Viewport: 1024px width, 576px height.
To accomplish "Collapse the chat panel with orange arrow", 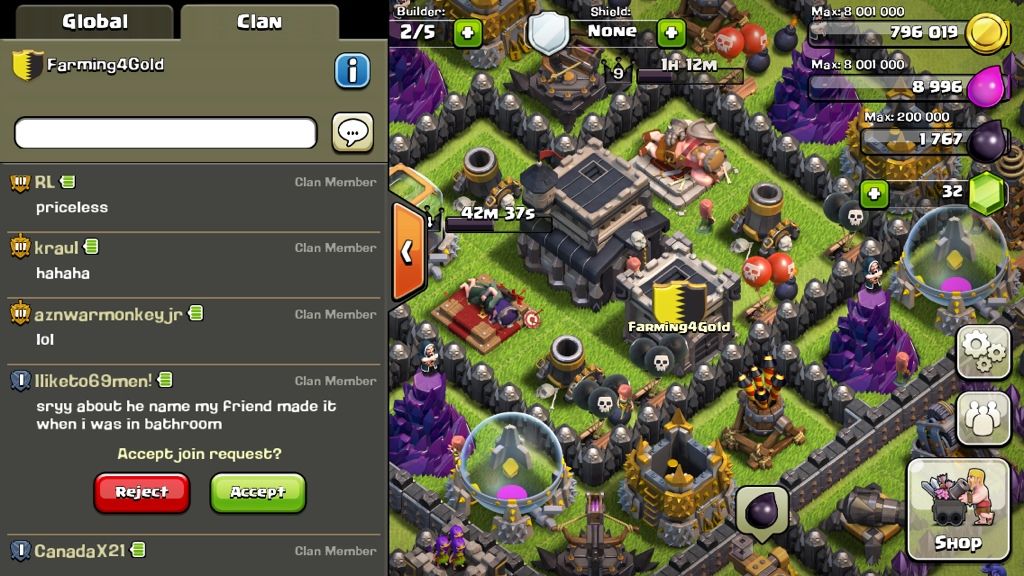I will pyautogui.click(x=406, y=252).
